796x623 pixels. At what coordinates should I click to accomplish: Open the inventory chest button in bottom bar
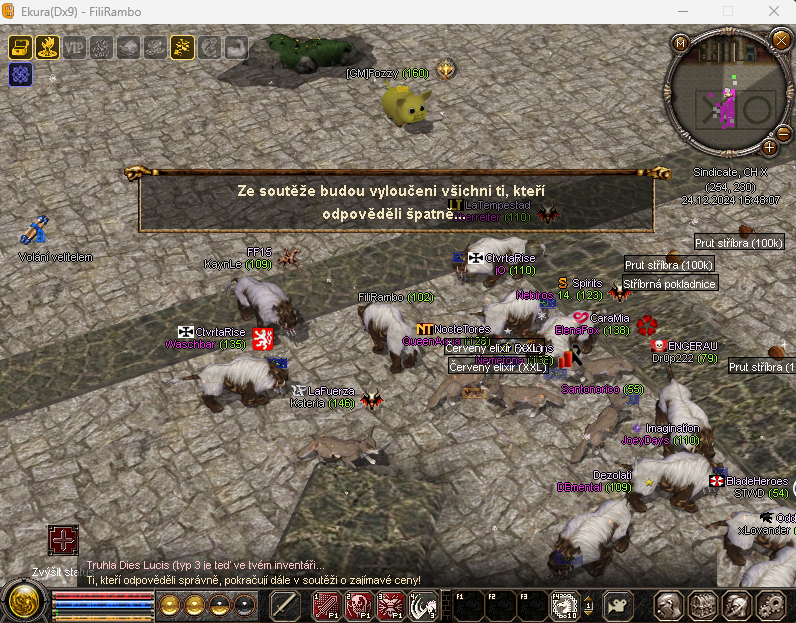pyautogui.click(x=704, y=605)
